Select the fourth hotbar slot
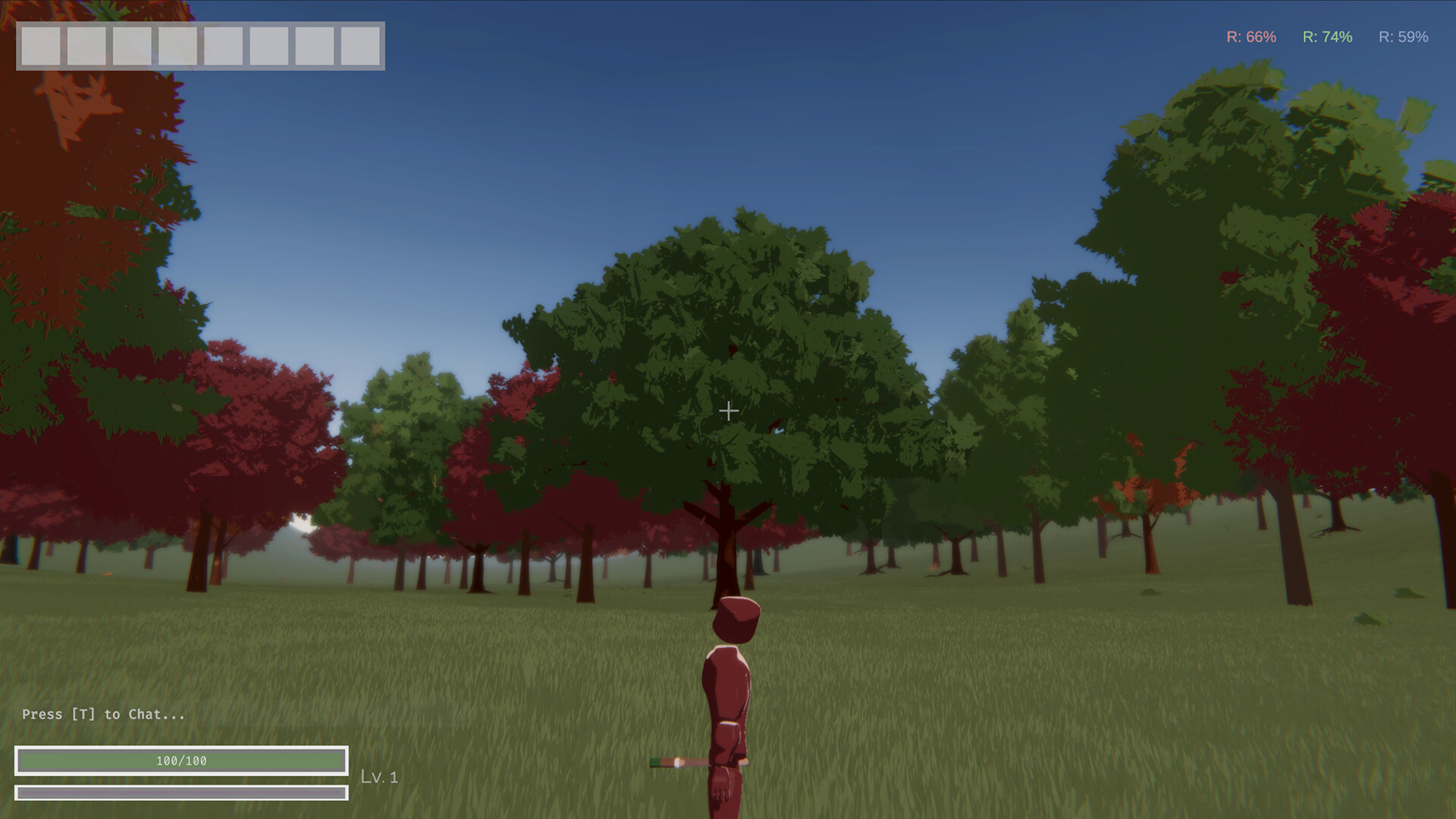 coord(177,47)
